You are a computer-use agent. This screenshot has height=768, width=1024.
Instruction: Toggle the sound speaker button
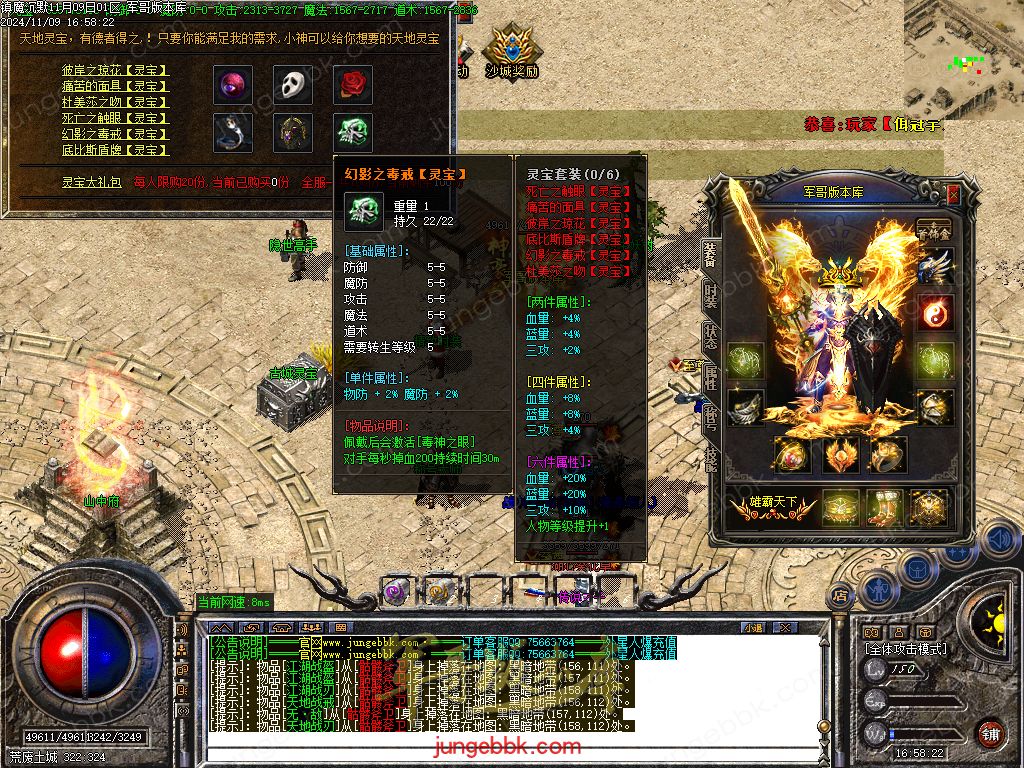tap(999, 541)
